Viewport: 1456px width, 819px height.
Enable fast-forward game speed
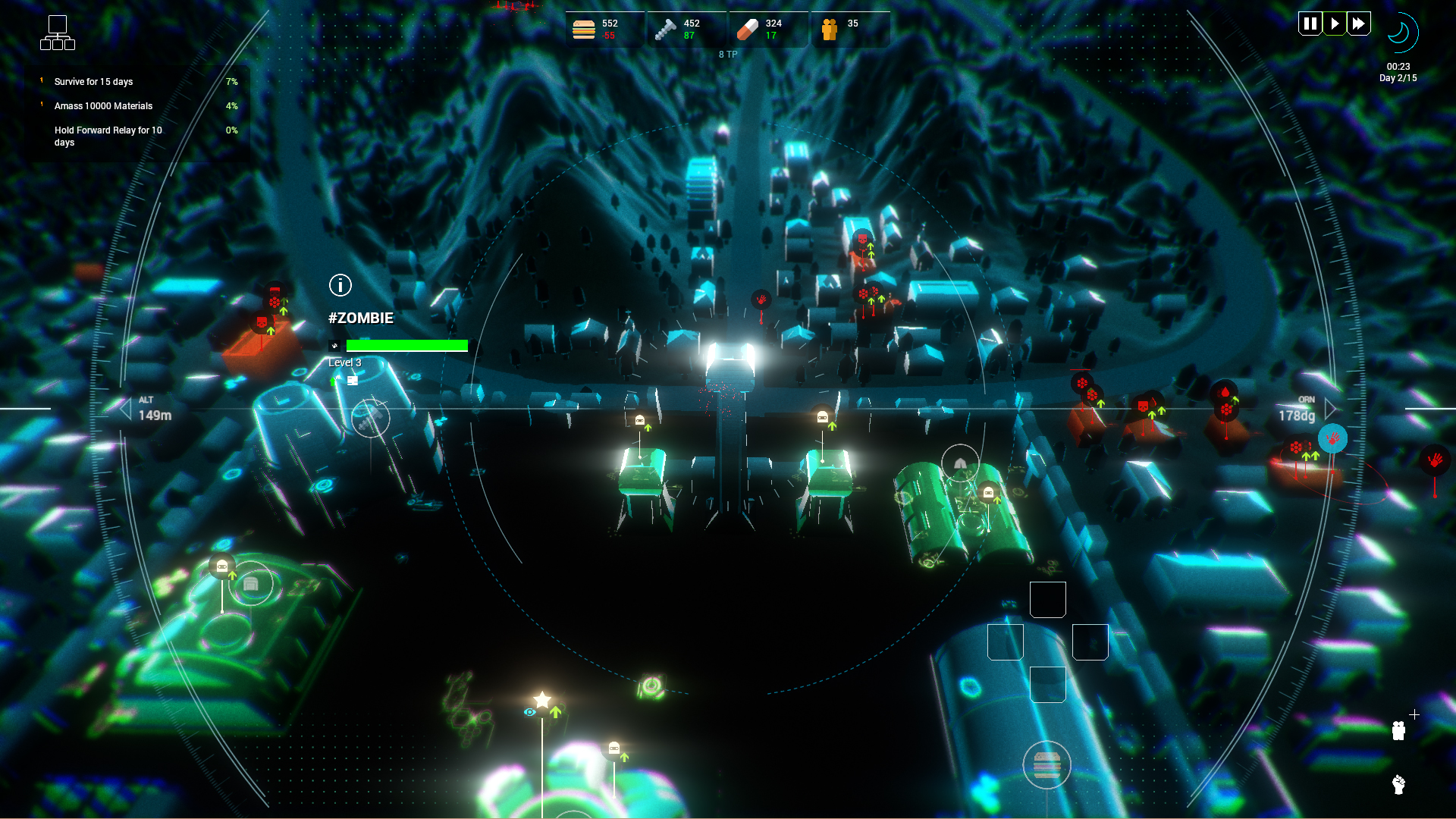click(1359, 24)
